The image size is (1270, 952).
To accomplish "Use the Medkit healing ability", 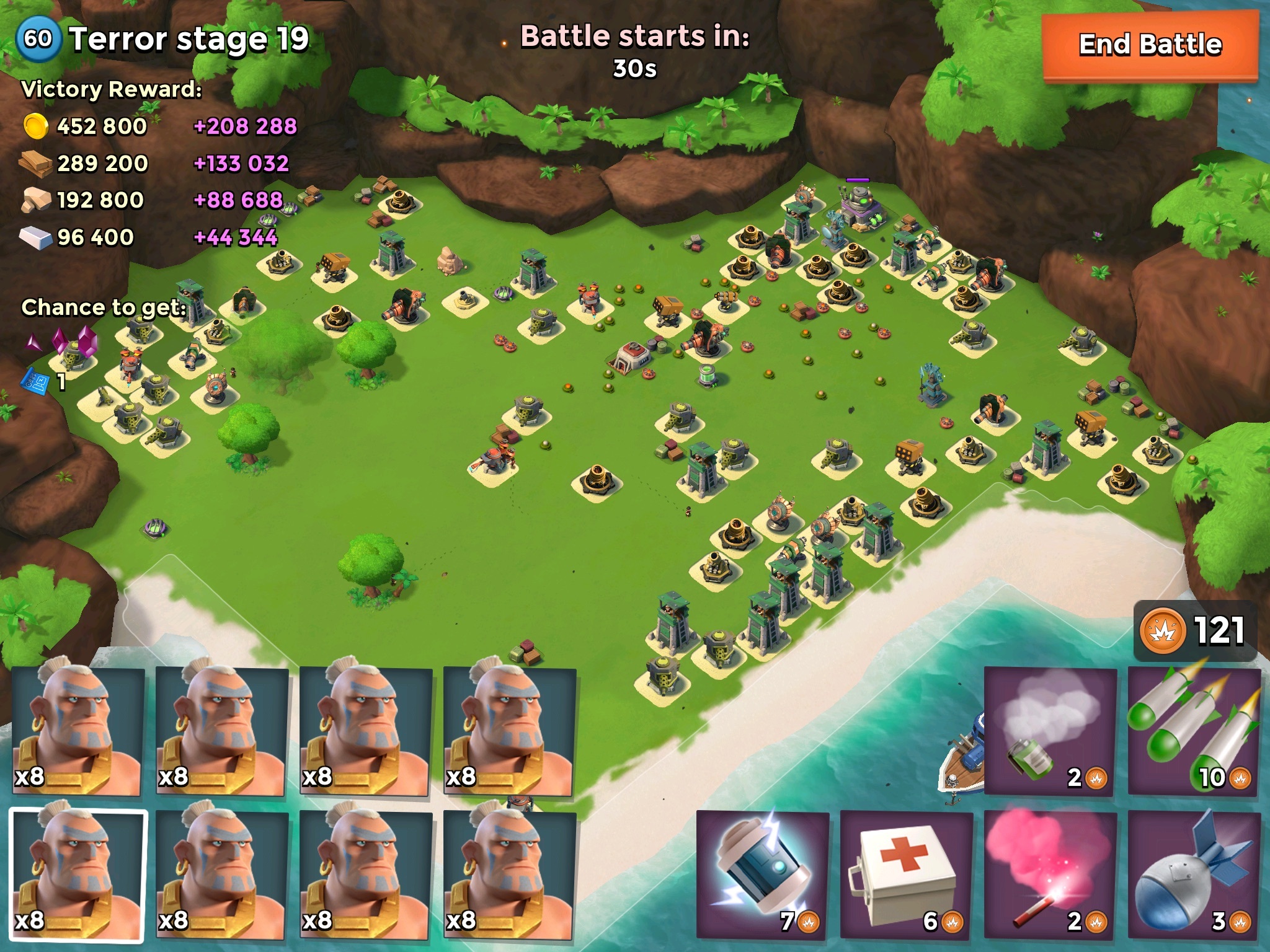I will (x=906, y=874).
